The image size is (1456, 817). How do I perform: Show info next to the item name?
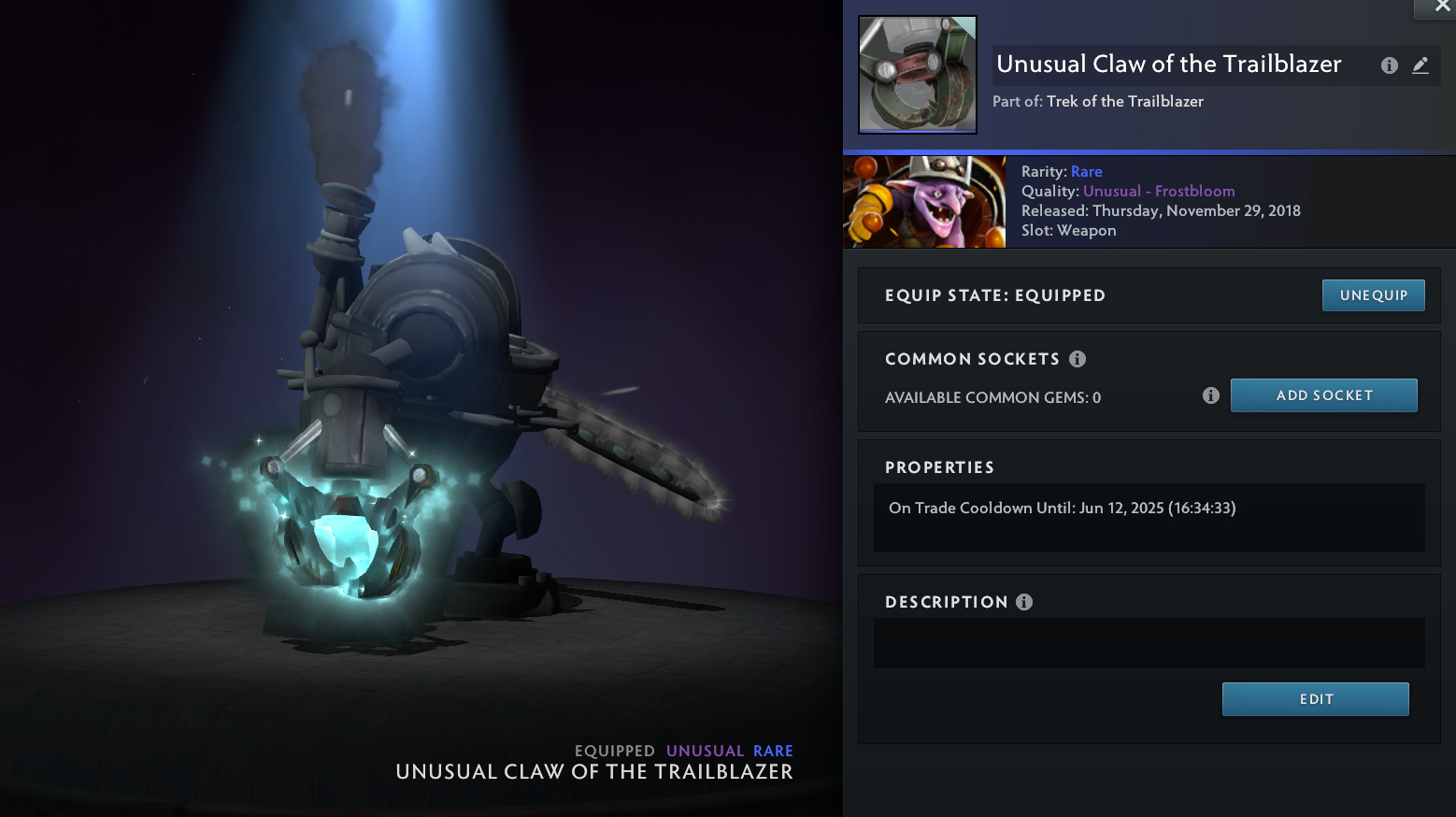coord(1390,65)
